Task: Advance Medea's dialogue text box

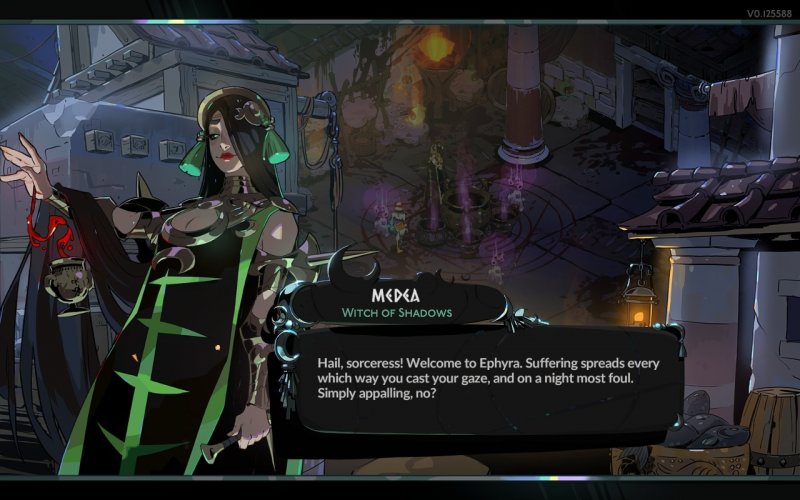Action: pos(490,378)
